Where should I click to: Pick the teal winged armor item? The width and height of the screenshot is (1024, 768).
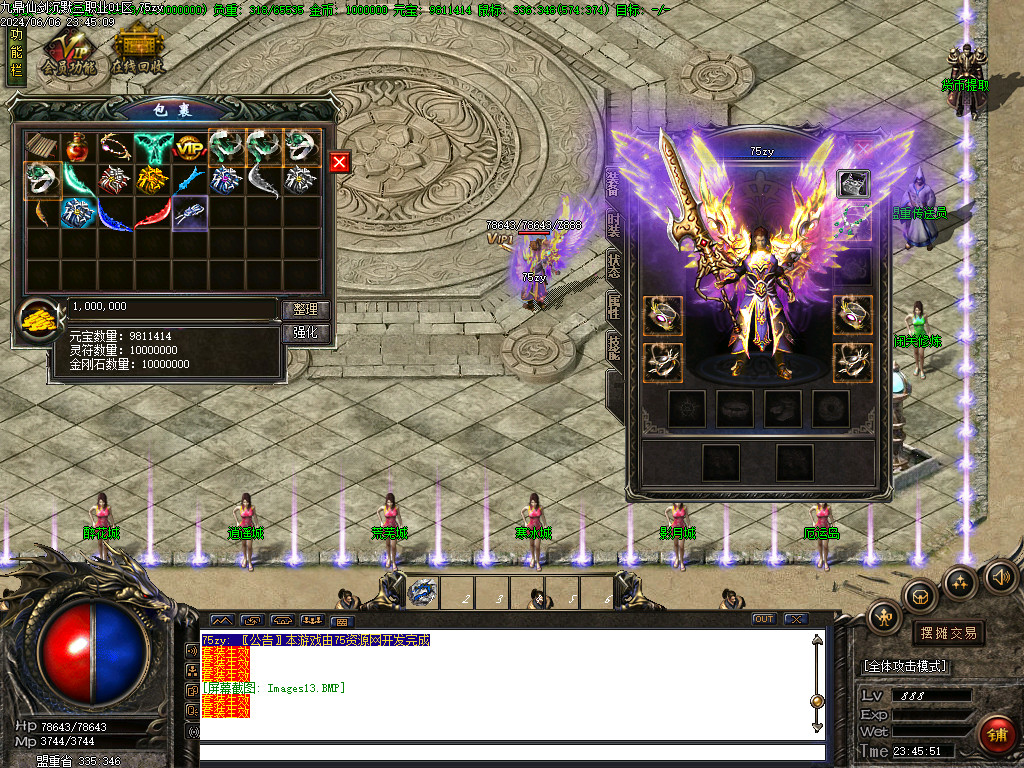153,148
